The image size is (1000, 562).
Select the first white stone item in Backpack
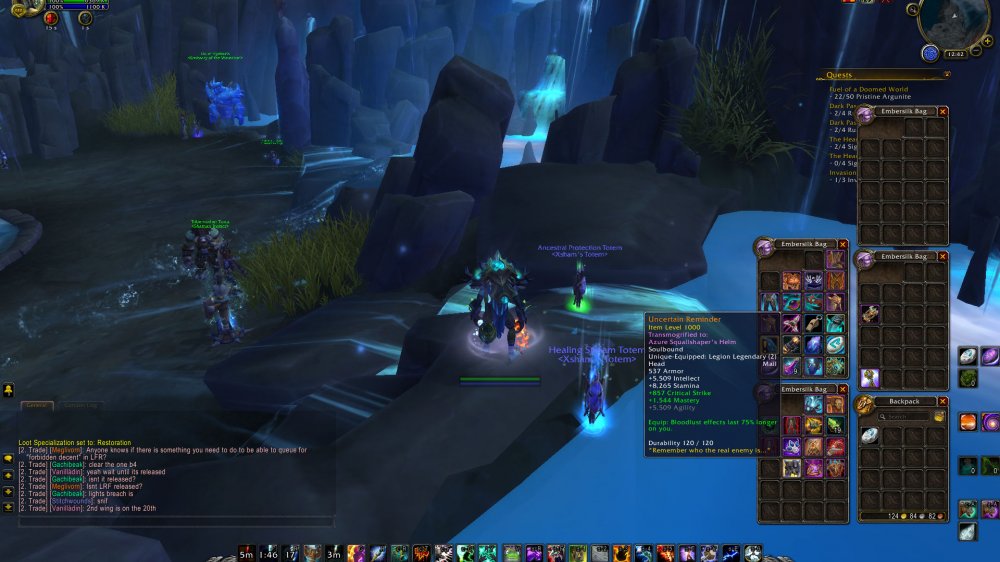point(870,434)
